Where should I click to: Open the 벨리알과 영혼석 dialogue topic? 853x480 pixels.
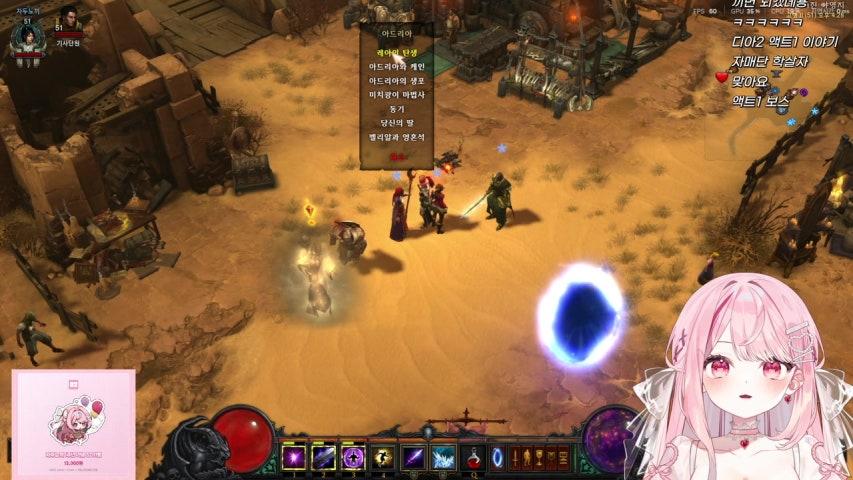click(x=396, y=136)
